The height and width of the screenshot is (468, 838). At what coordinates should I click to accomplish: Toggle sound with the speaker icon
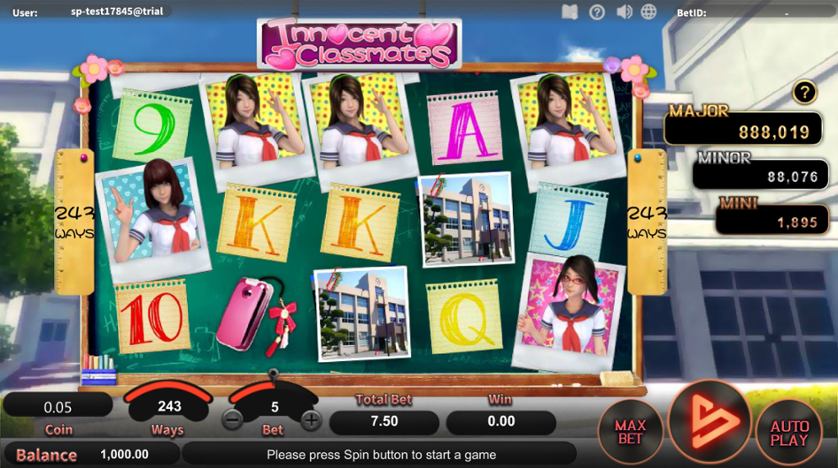click(624, 12)
